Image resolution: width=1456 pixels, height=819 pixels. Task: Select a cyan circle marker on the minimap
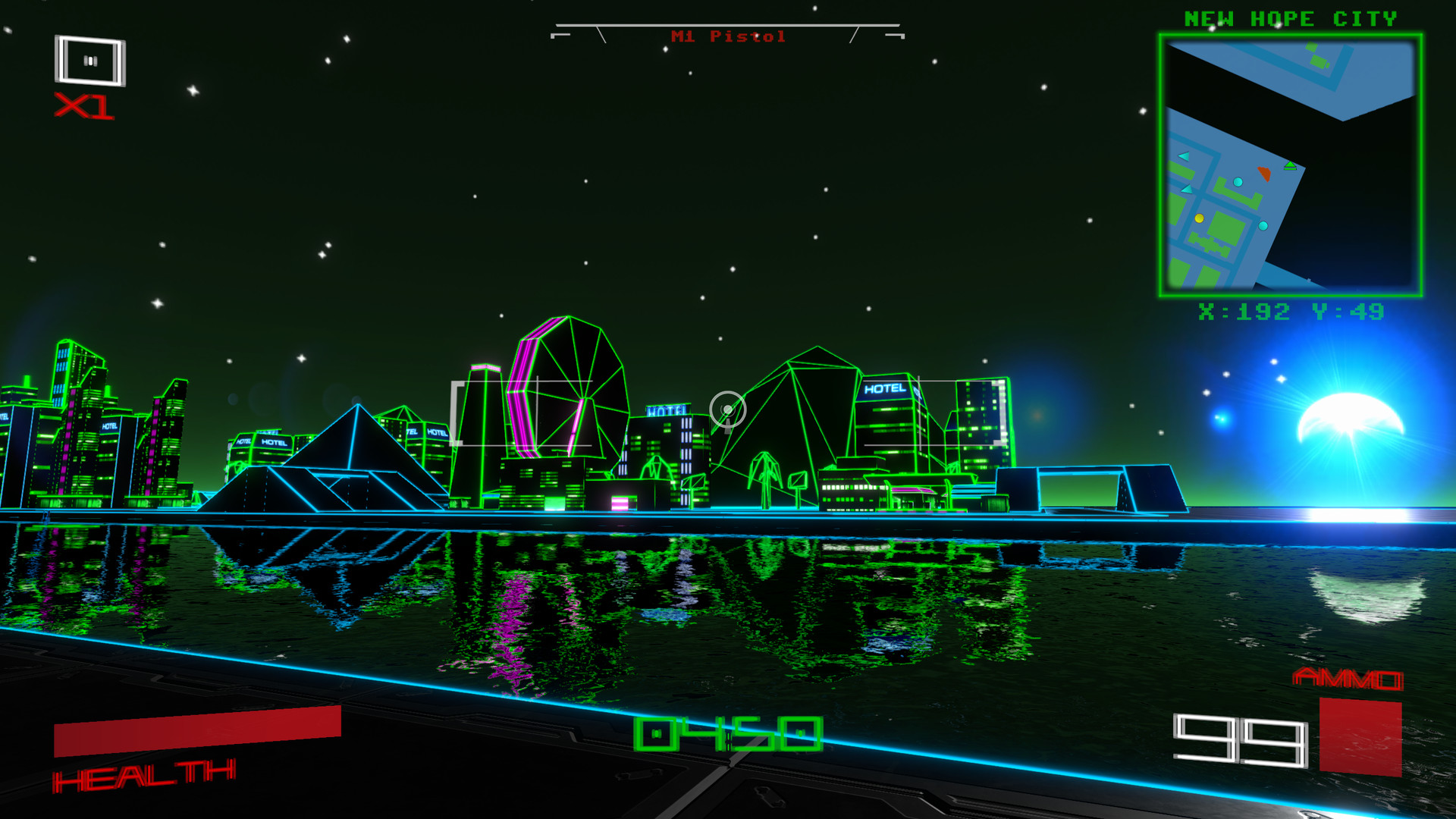(x=1238, y=182)
